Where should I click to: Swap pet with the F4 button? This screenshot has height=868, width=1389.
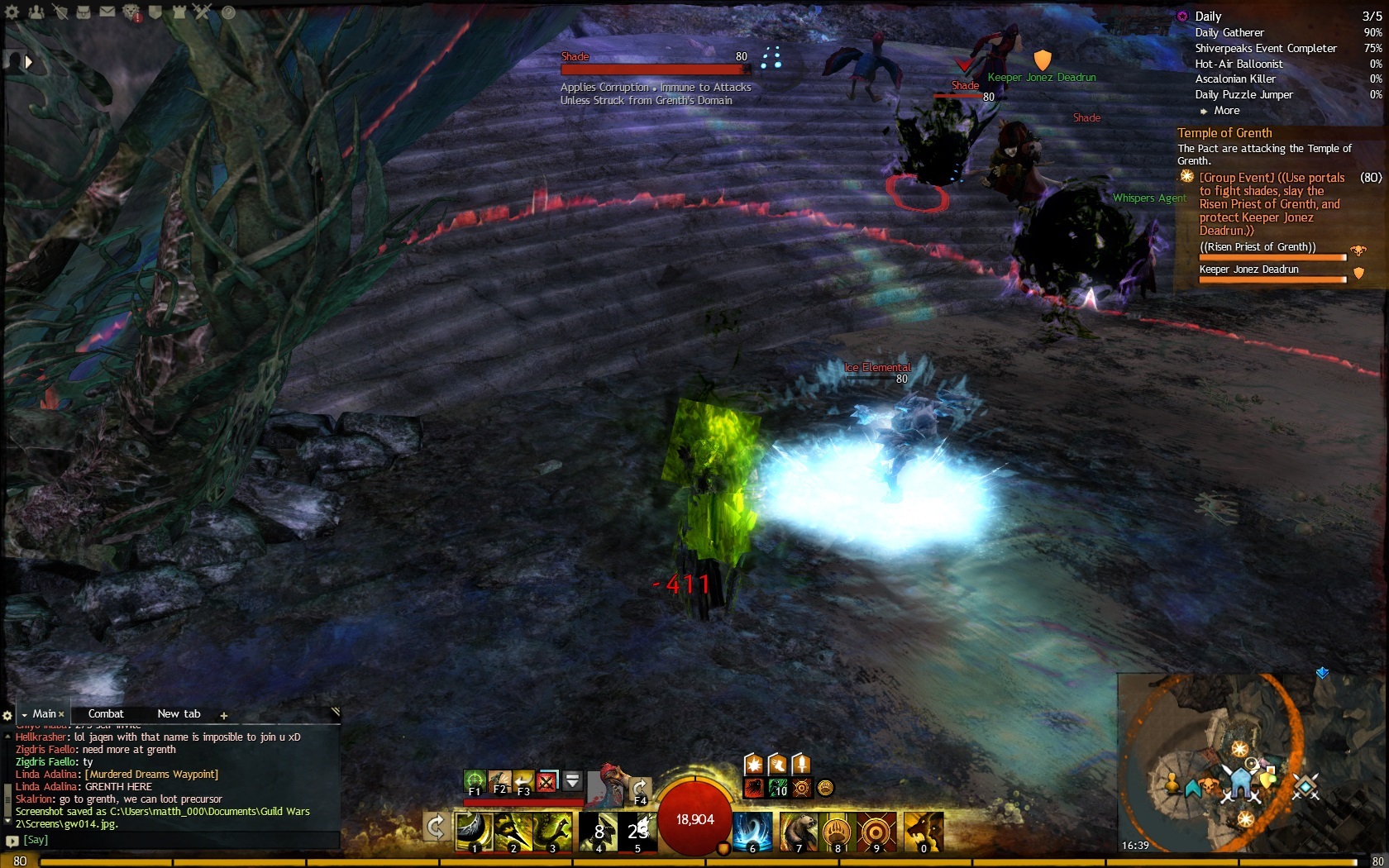click(640, 789)
